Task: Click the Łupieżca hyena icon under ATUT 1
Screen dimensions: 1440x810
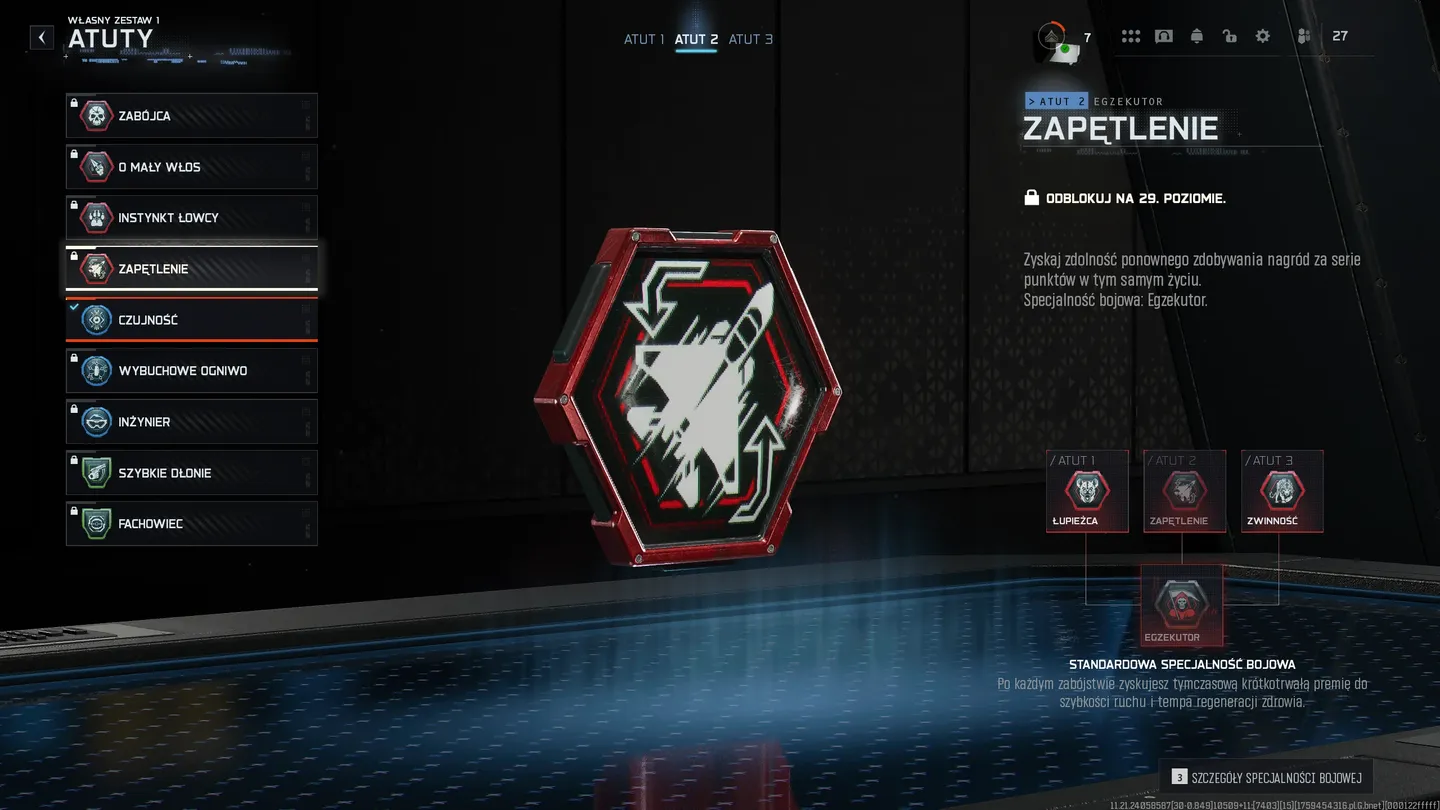Action: [x=1086, y=491]
